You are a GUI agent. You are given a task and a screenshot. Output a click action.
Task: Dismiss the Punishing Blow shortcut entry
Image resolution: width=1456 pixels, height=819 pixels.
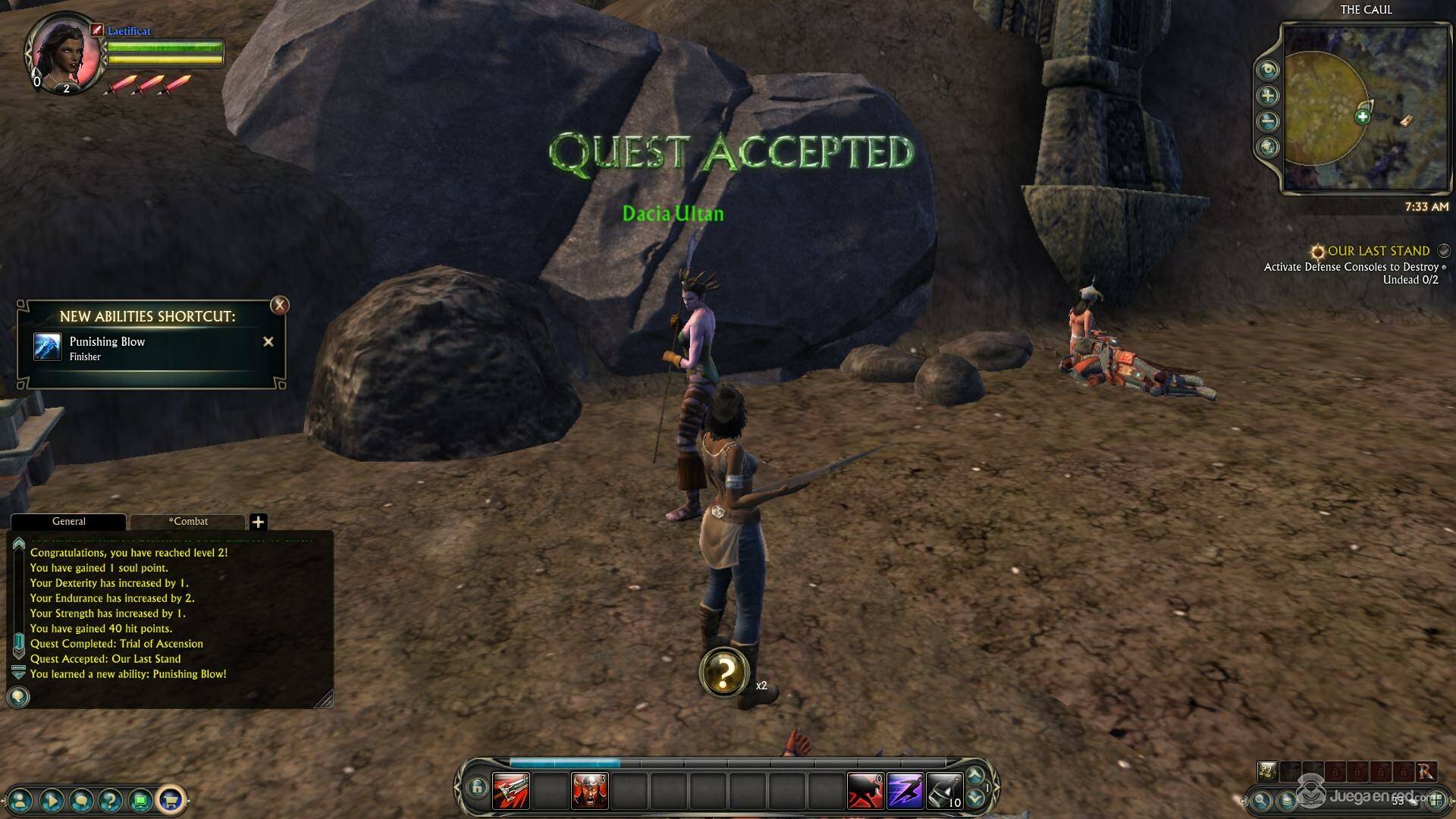pos(268,342)
